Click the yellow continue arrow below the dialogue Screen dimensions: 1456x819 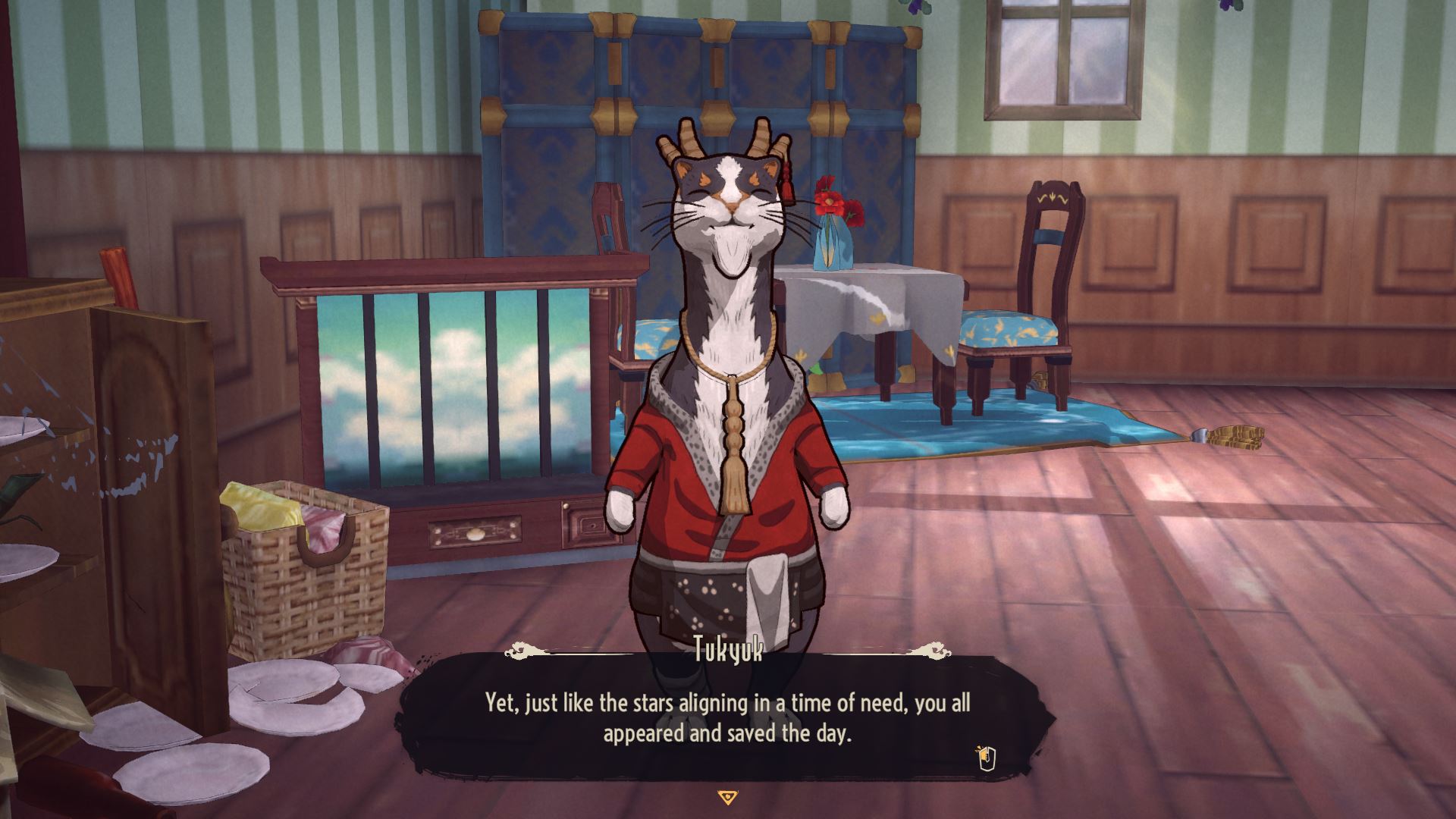pos(727,797)
